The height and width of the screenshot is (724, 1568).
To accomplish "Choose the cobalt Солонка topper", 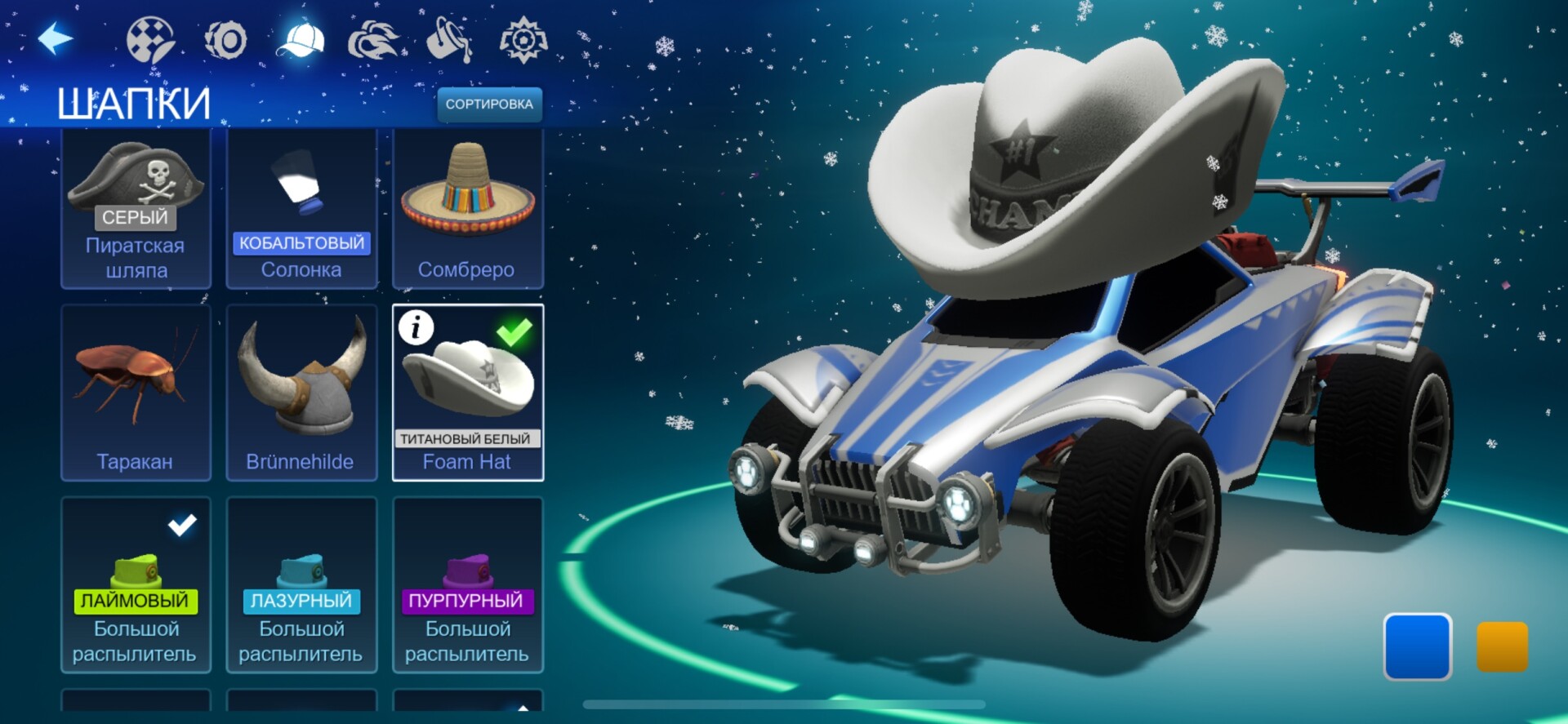I will (x=301, y=208).
